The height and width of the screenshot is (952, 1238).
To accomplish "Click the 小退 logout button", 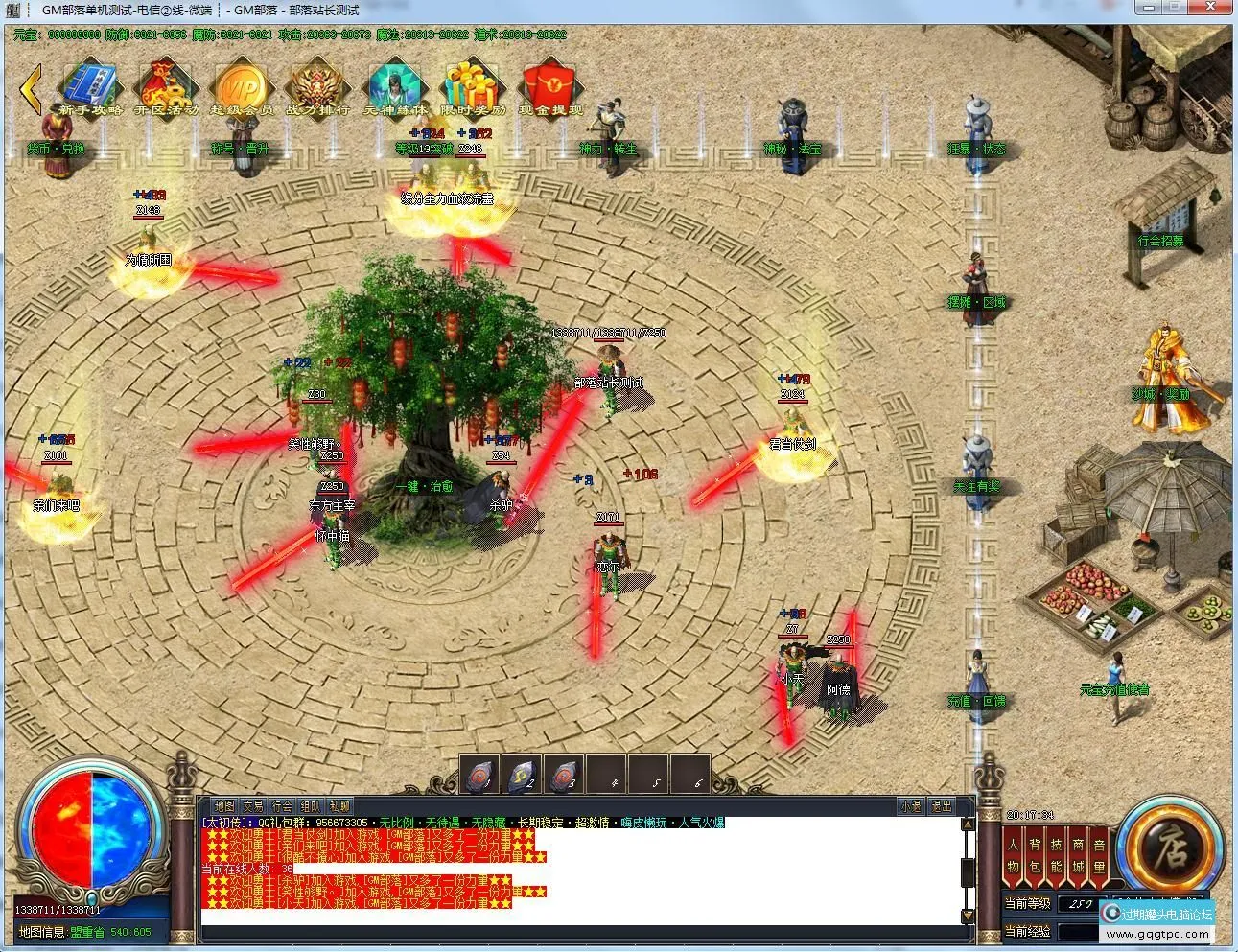I will (x=910, y=806).
